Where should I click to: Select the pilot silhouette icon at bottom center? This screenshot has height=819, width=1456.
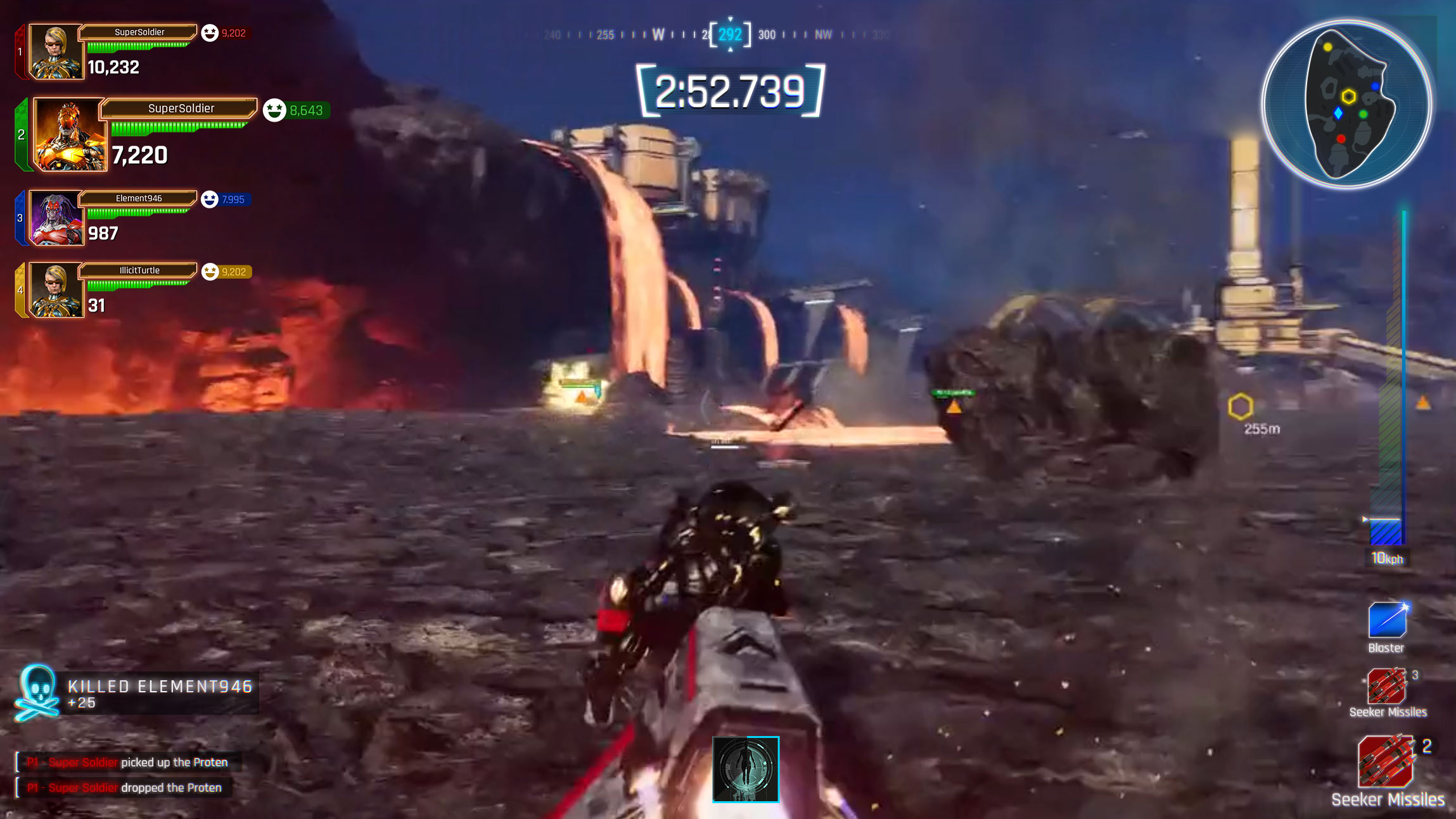pos(745,769)
